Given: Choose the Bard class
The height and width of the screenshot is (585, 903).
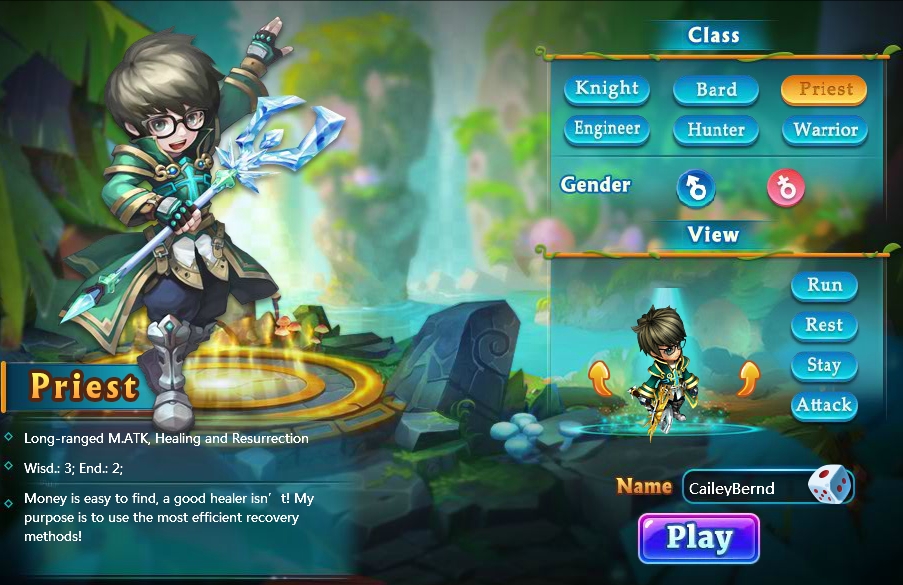Looking at the screenshot, I should tap(716, 90).
